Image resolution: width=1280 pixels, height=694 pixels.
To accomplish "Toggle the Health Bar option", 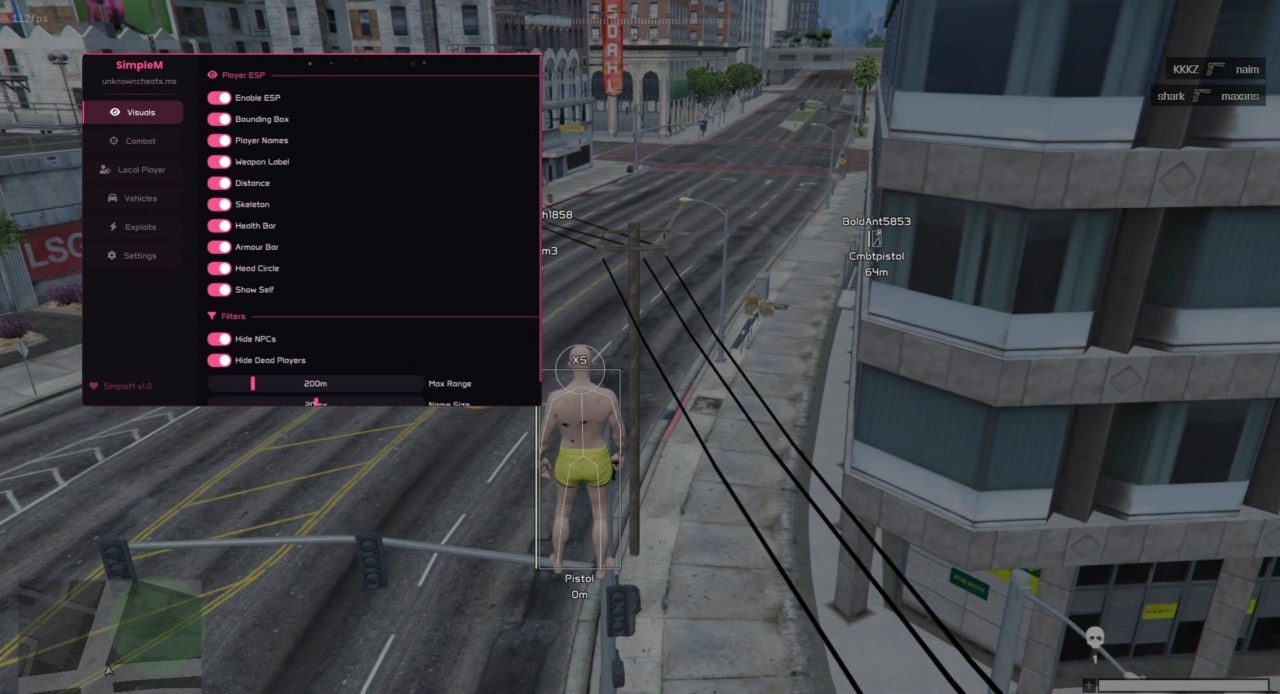I will 219,226.
